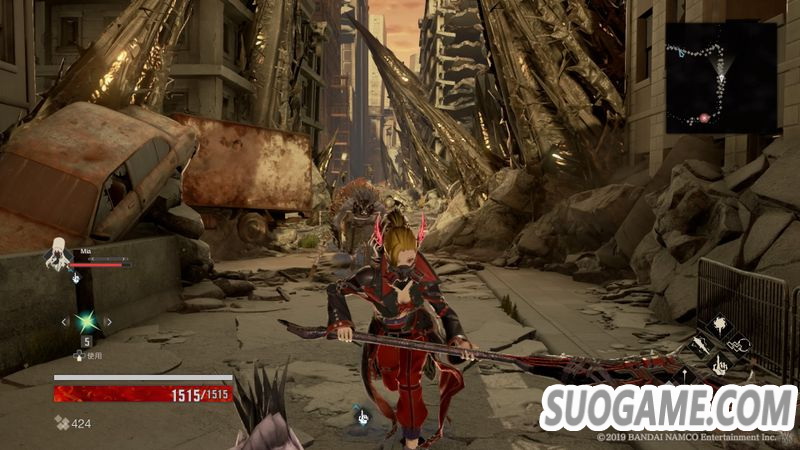Activate the pointing hand gift icon
Screen dimensions: 800x450
(719, 367)
